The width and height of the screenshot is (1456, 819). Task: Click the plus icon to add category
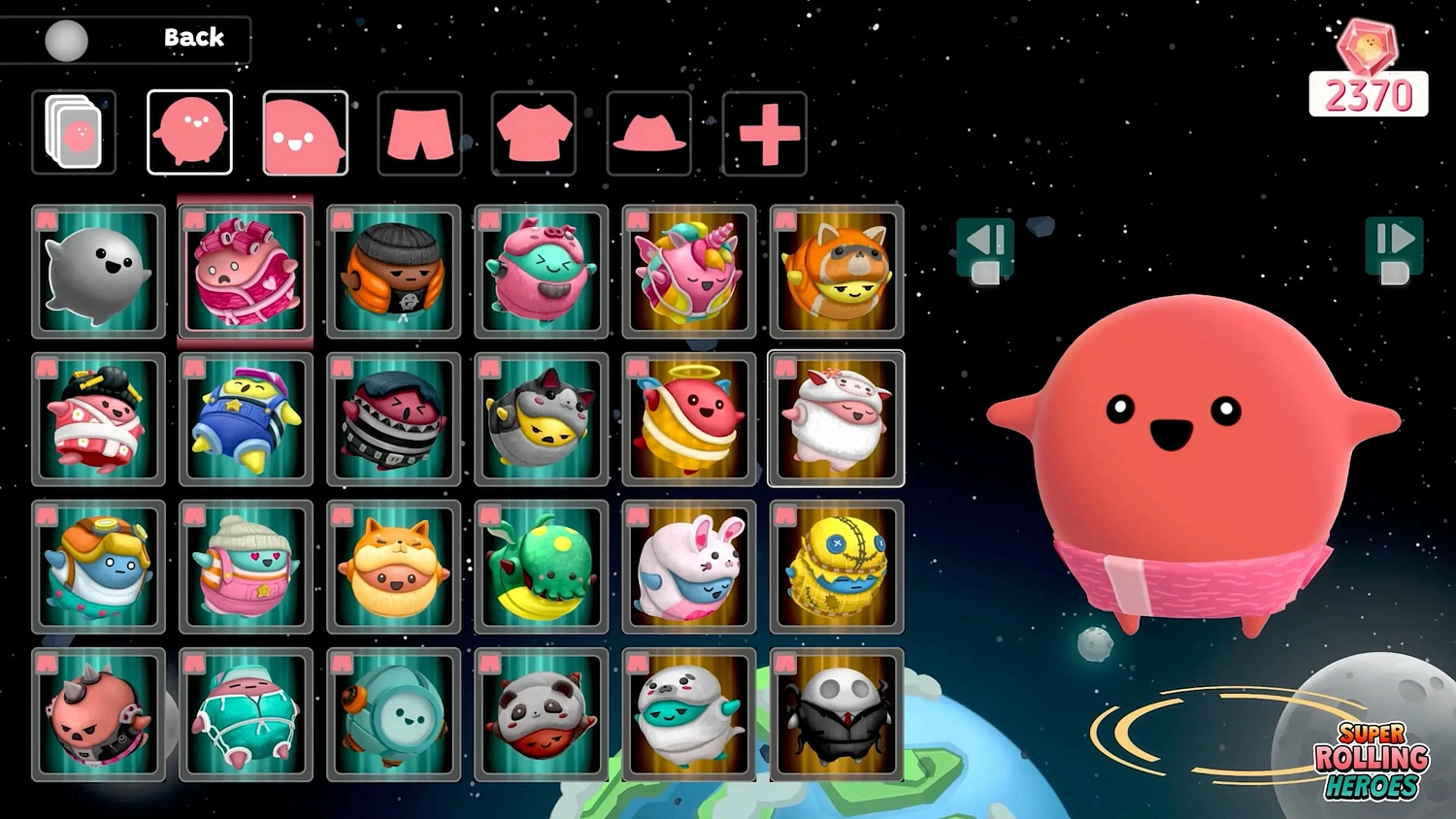(763, 132)
